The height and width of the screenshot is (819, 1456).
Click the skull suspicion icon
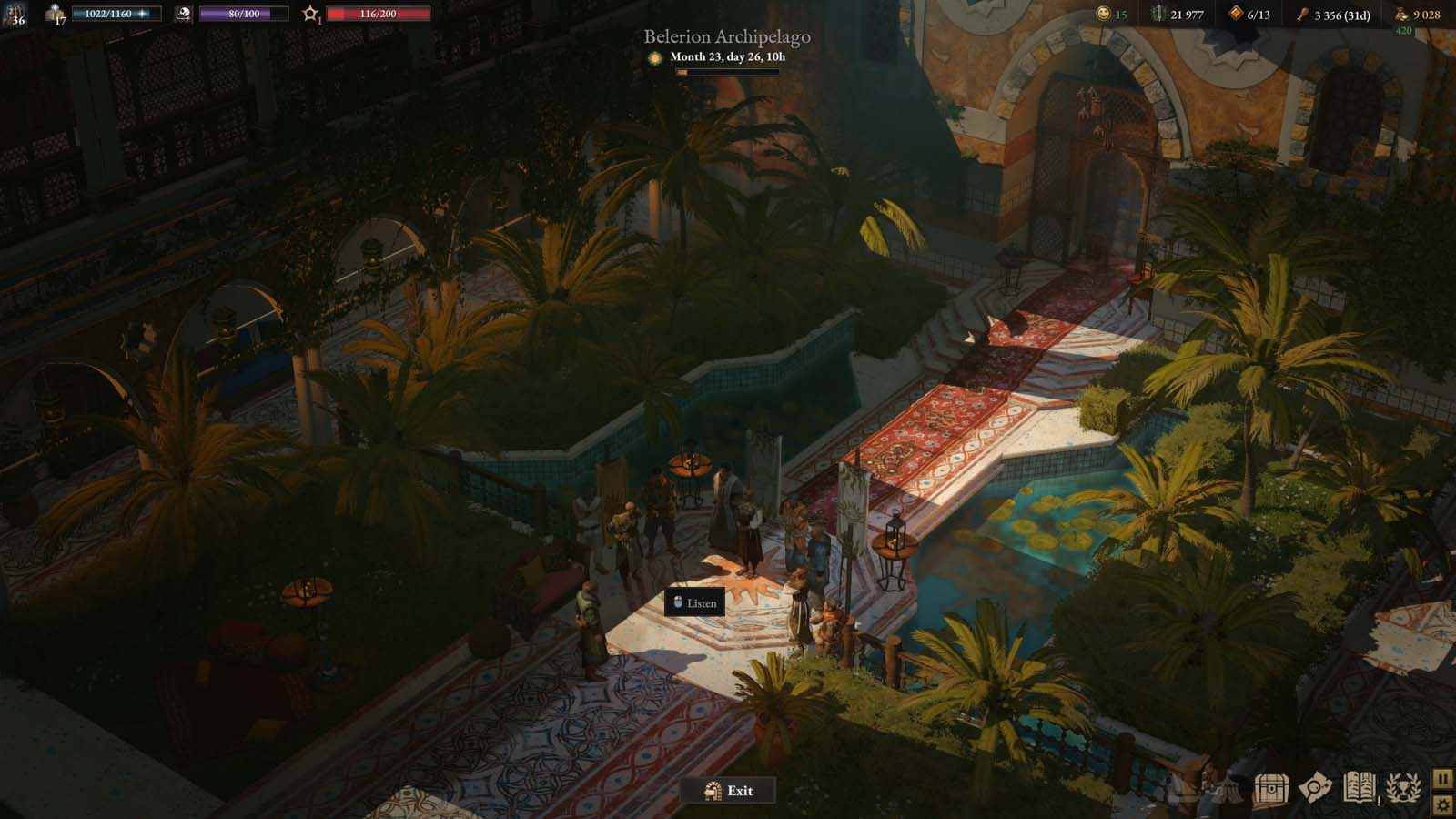point(184,14)
